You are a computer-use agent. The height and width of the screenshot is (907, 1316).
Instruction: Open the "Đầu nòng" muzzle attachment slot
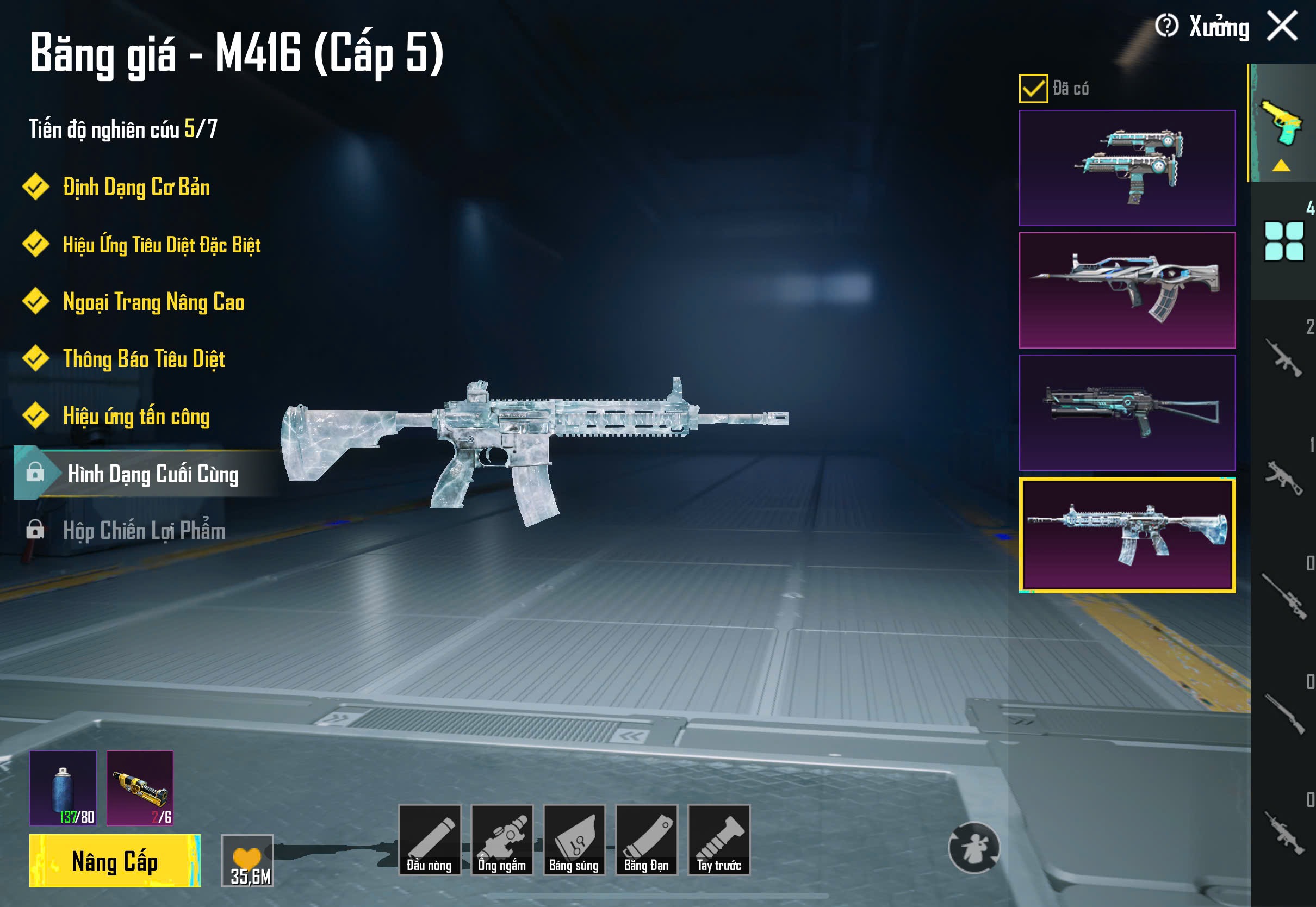(430, 840)
